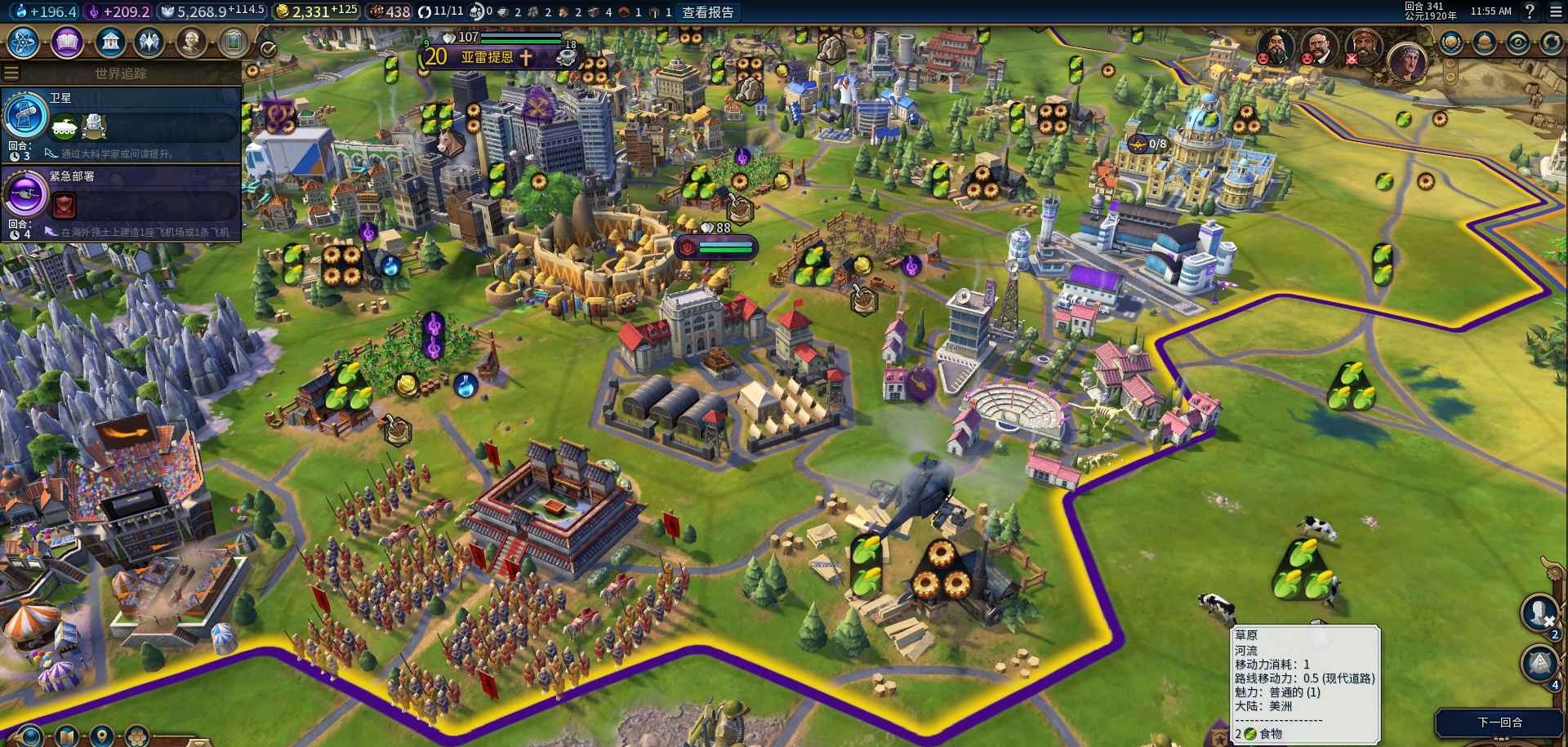1568x747 pixels.
Task: Toggle the 世界追踪 tracker menu icon
Action: coord(11,73)
